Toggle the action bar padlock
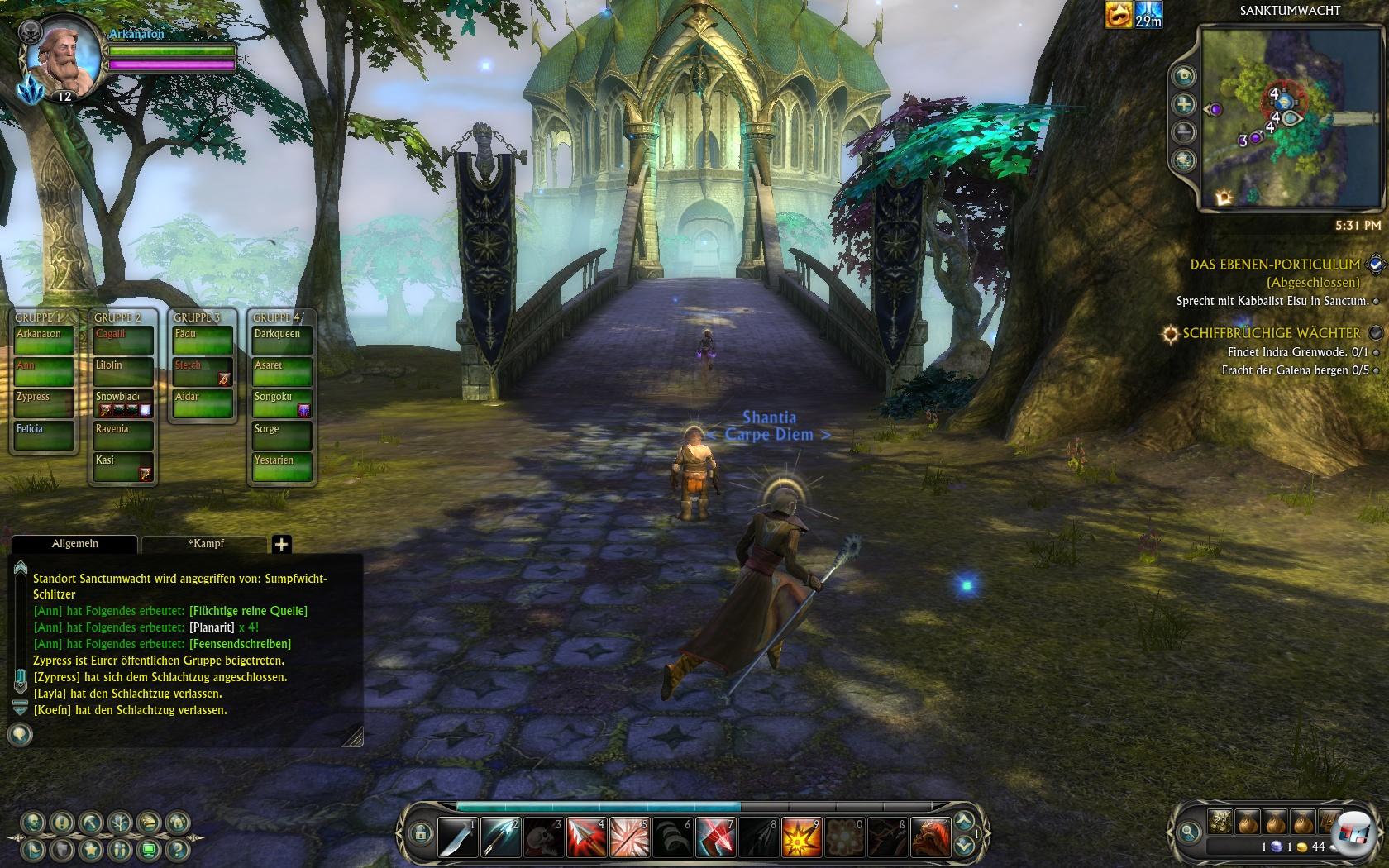Image resolution: width=1389 pixels, height=868 pixels. pyautogui.click(x=420, y=832)
